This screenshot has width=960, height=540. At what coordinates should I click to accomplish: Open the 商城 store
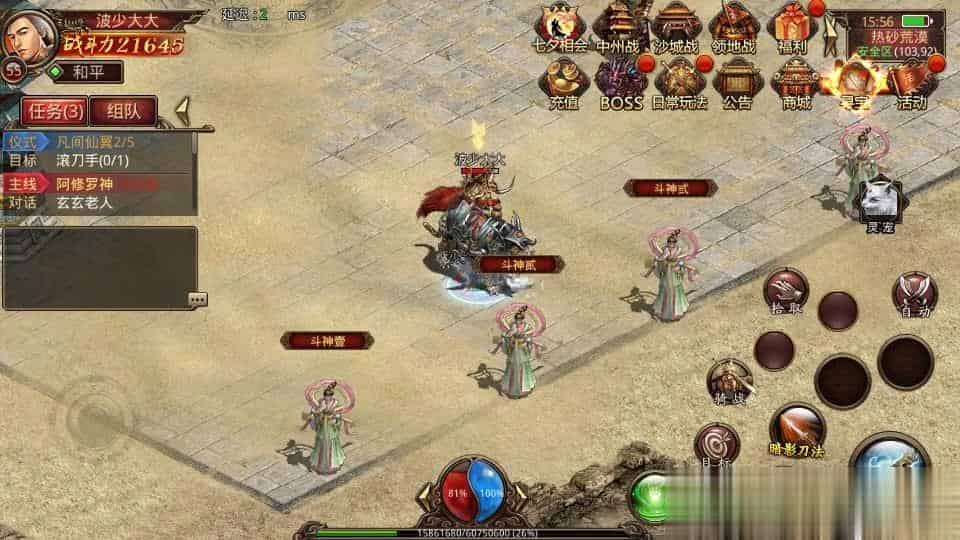[796, 81]
